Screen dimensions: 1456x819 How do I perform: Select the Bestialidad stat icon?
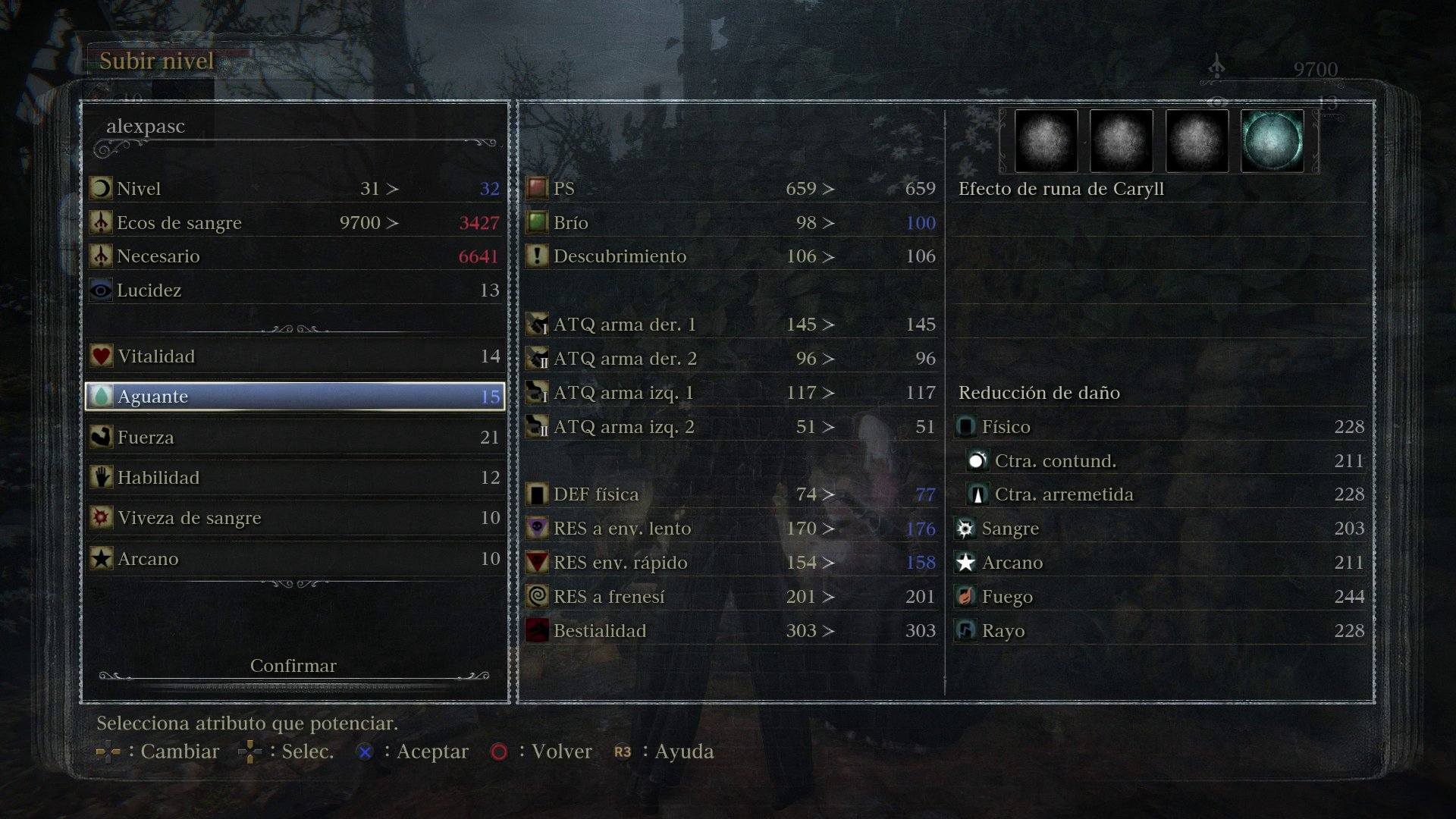[536, 630]
